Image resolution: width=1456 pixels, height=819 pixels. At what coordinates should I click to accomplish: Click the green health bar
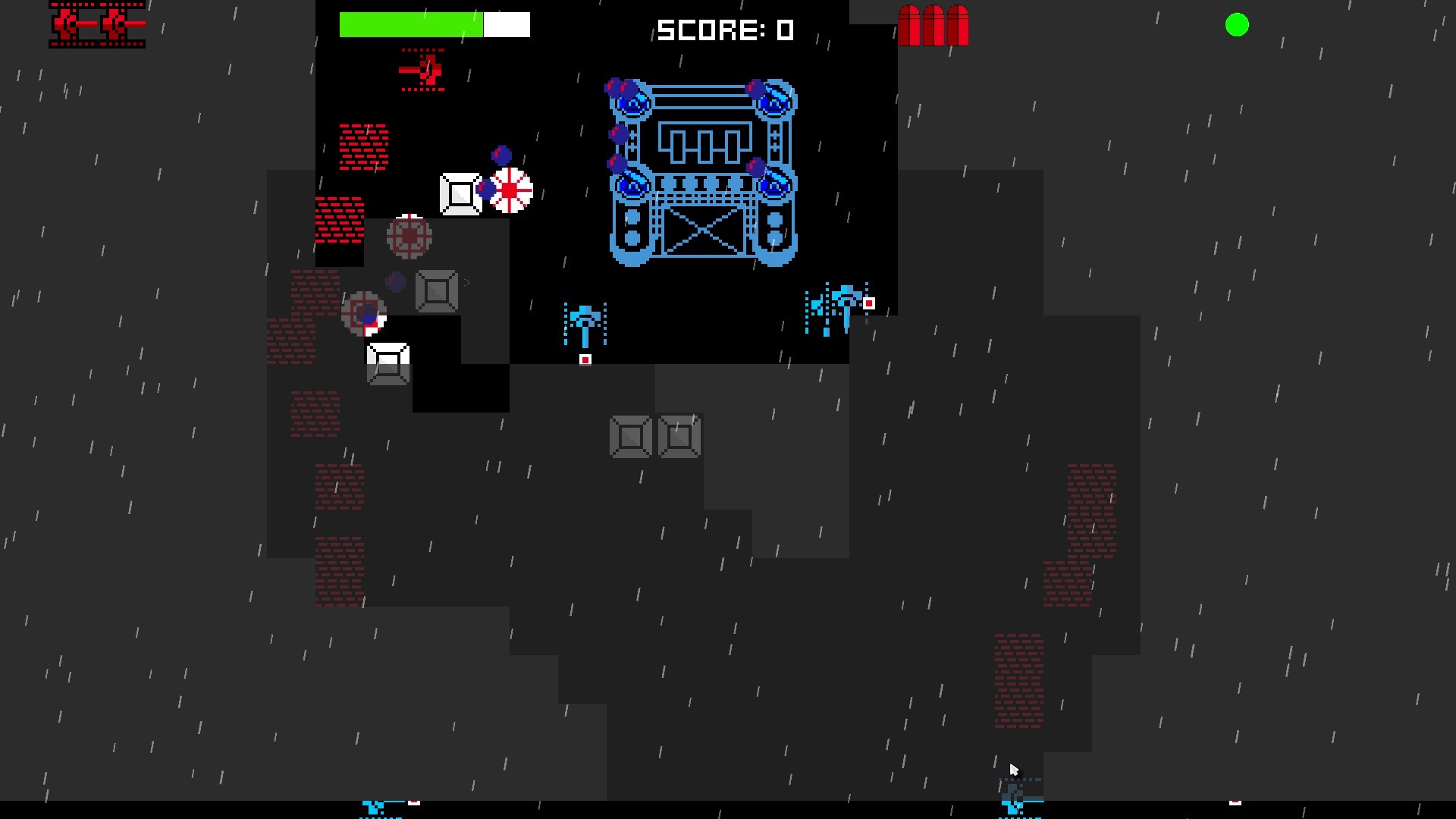pyautogui.click(x=409, y=24)
